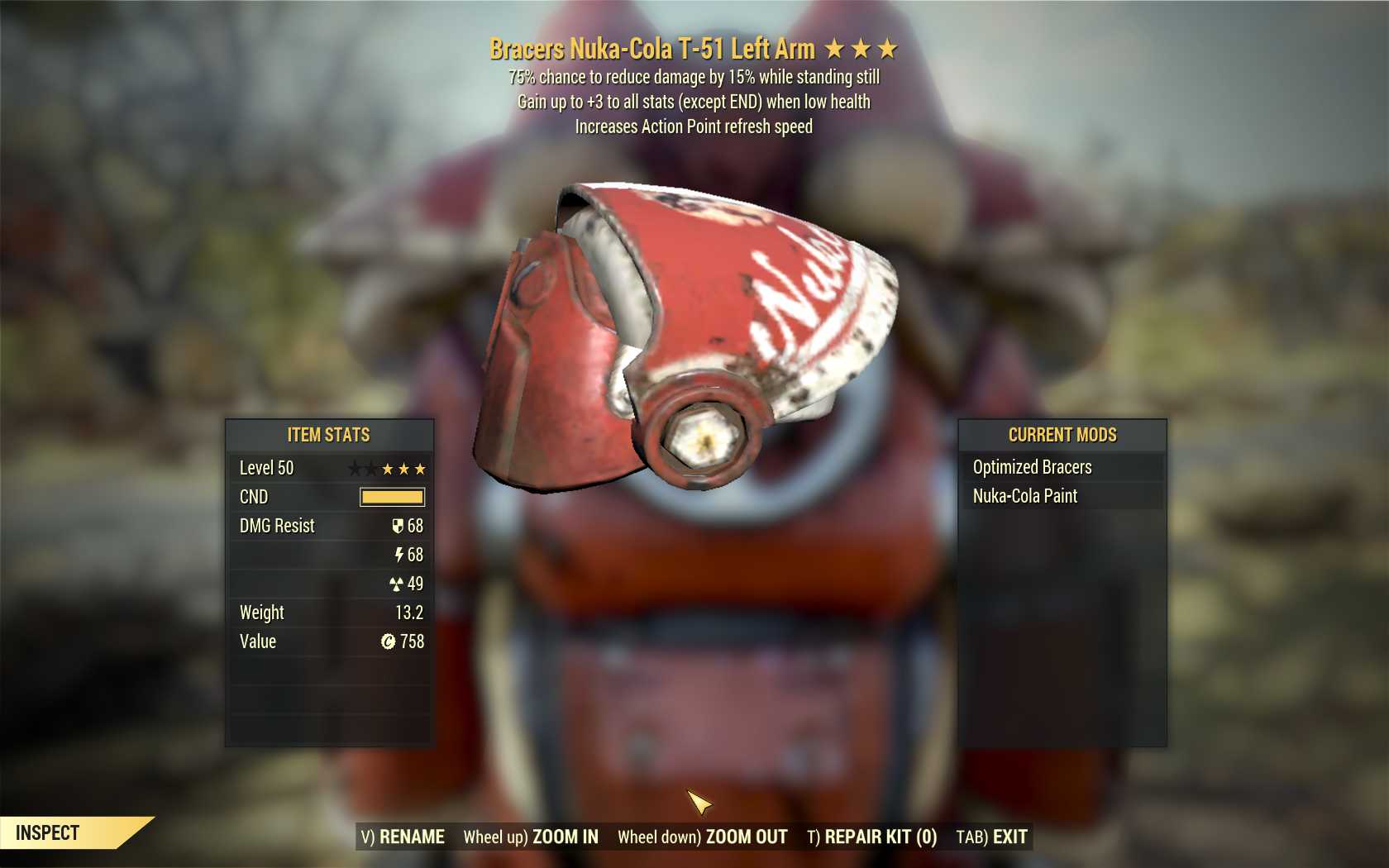The image size is (1389, 868).
Task: Choose the Rename option in the bottom bar
Action: coord(403,837)
